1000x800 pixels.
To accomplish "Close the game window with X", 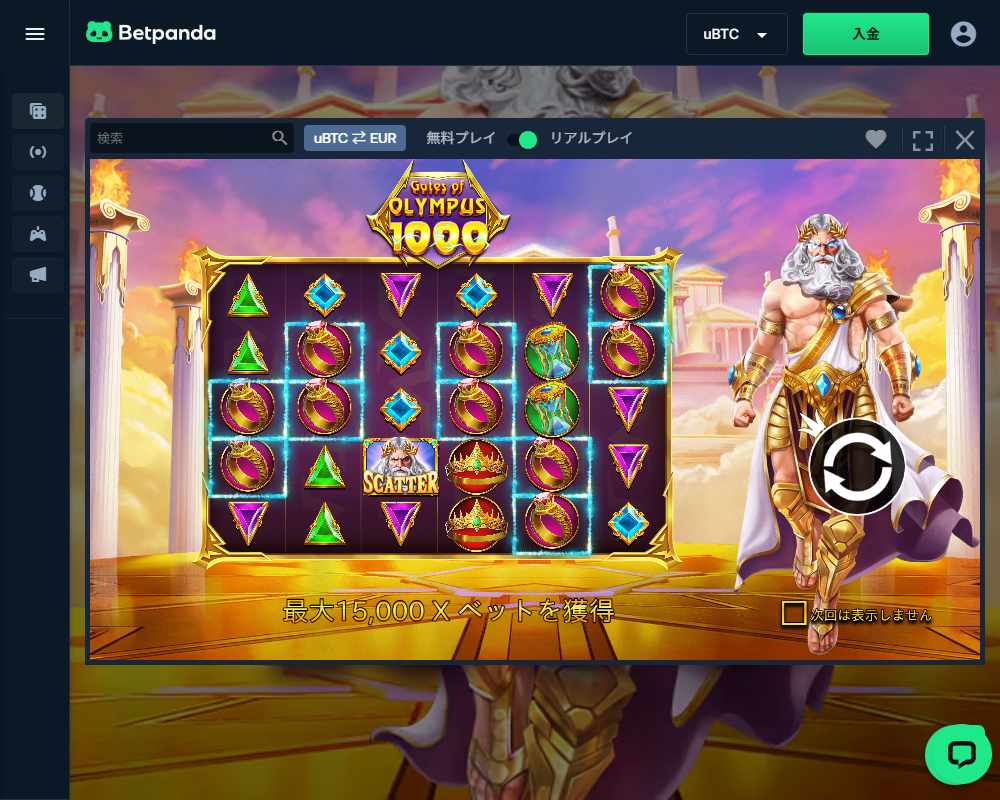I will [965, 140].
